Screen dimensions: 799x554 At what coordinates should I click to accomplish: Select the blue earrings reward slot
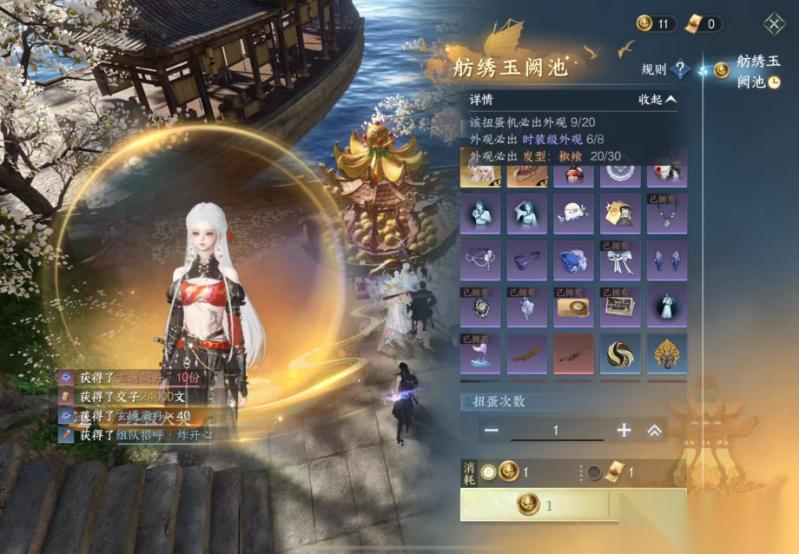(x=666, y=261)
